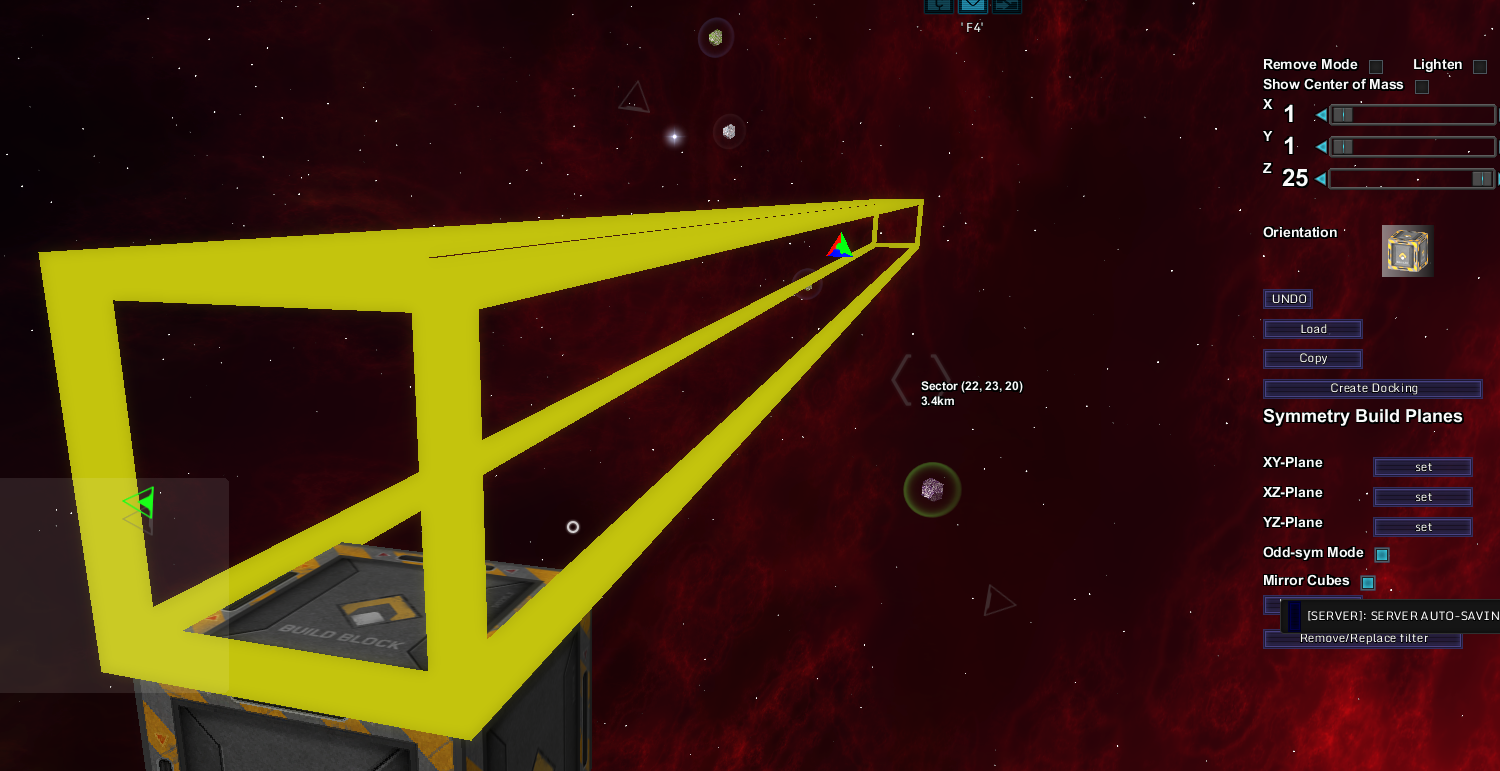Open the Load template button
Viewport: 1500px width, 771px height.
[x=1313, y=329]
